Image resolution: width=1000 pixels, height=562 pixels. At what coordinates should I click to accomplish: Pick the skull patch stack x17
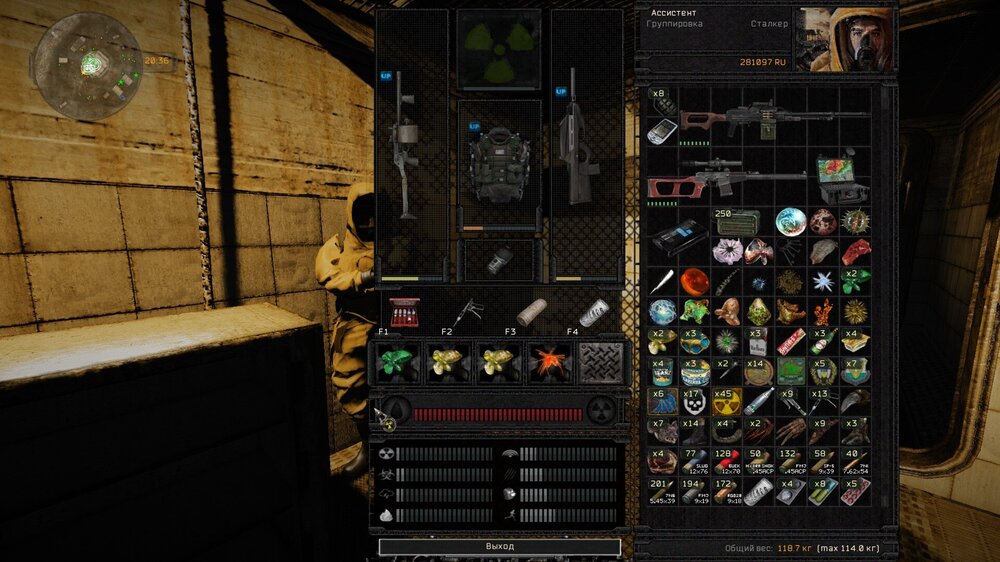click(x=694, y=402)
